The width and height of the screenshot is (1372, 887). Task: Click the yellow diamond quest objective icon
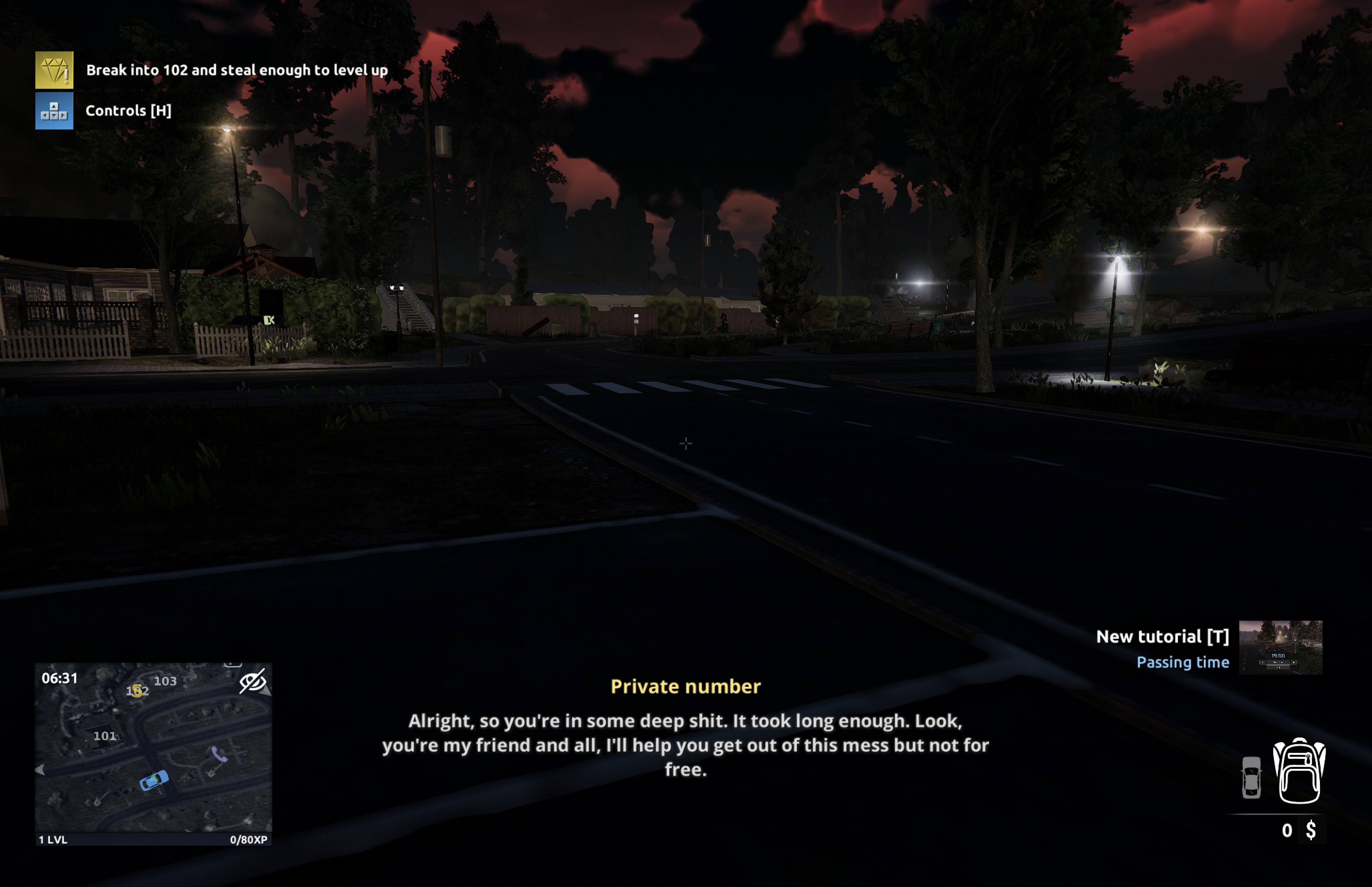tap(55, 70)
